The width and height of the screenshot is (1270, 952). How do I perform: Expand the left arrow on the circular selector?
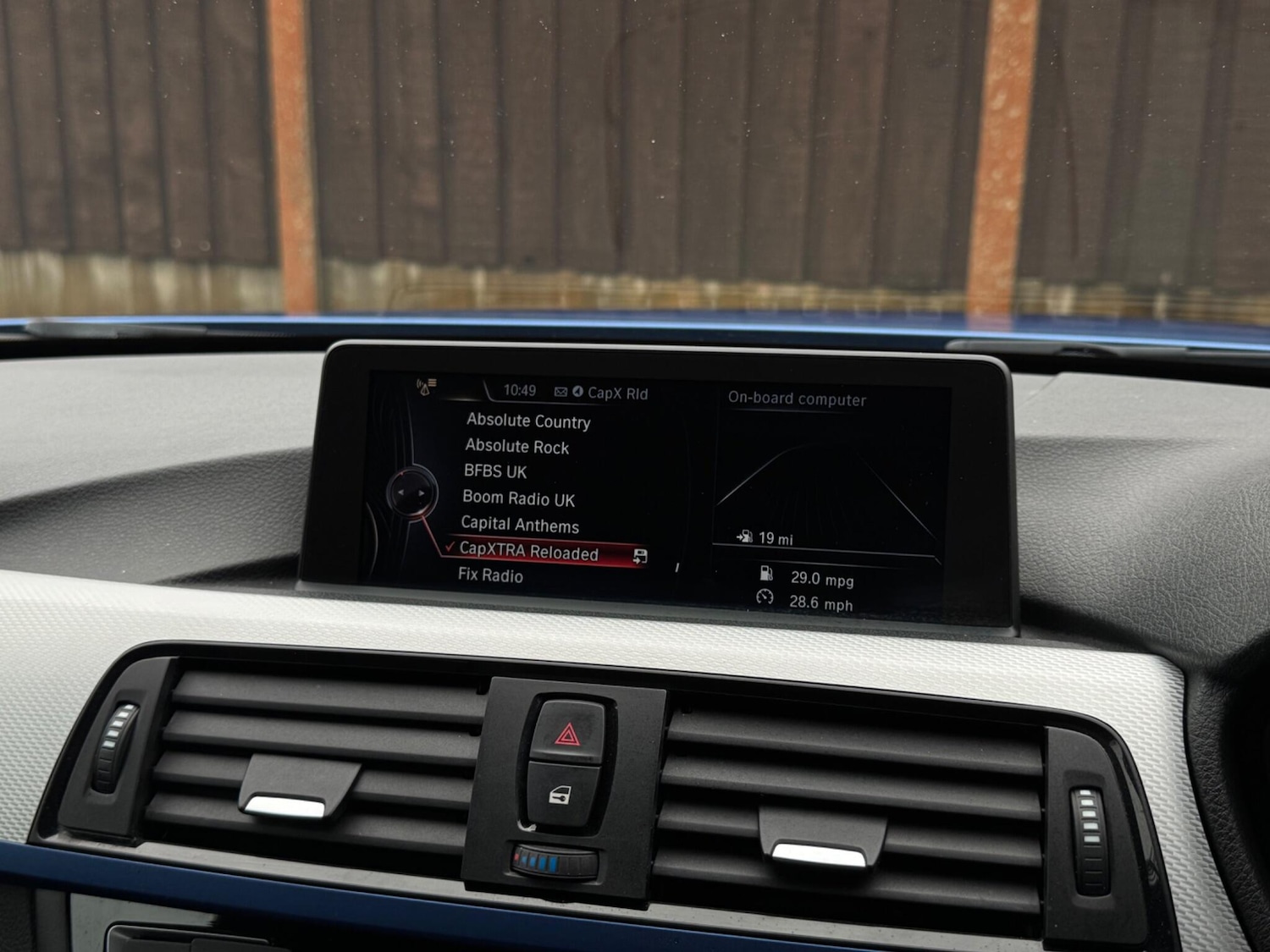pyautogui.click(x=401, y=493)
